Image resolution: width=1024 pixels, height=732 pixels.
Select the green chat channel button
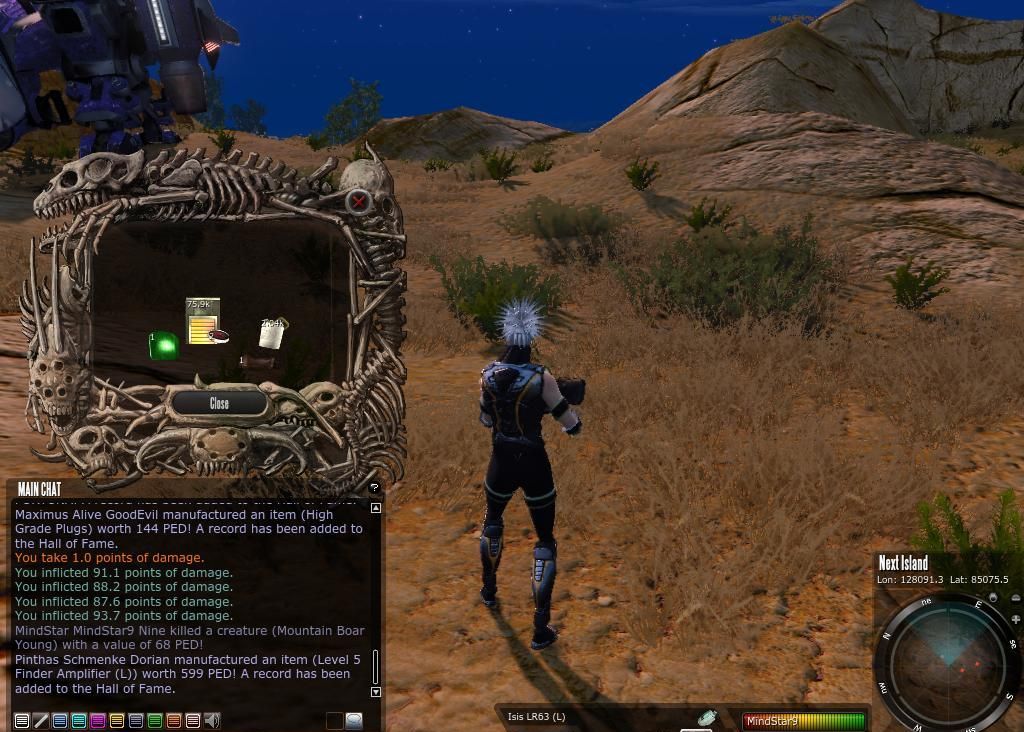pyautogui.click(x=155, y=720)
